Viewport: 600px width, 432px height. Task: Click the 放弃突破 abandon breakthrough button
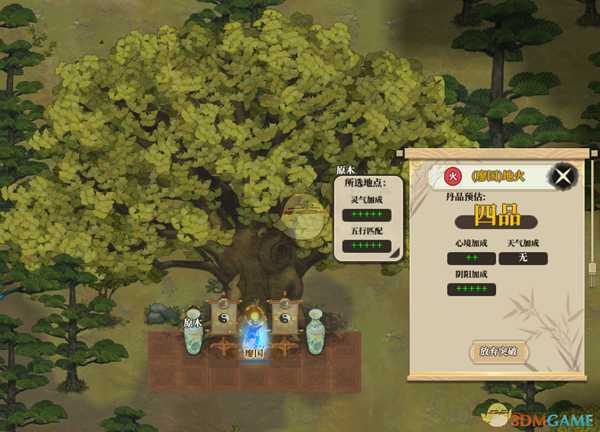point(497,351)
